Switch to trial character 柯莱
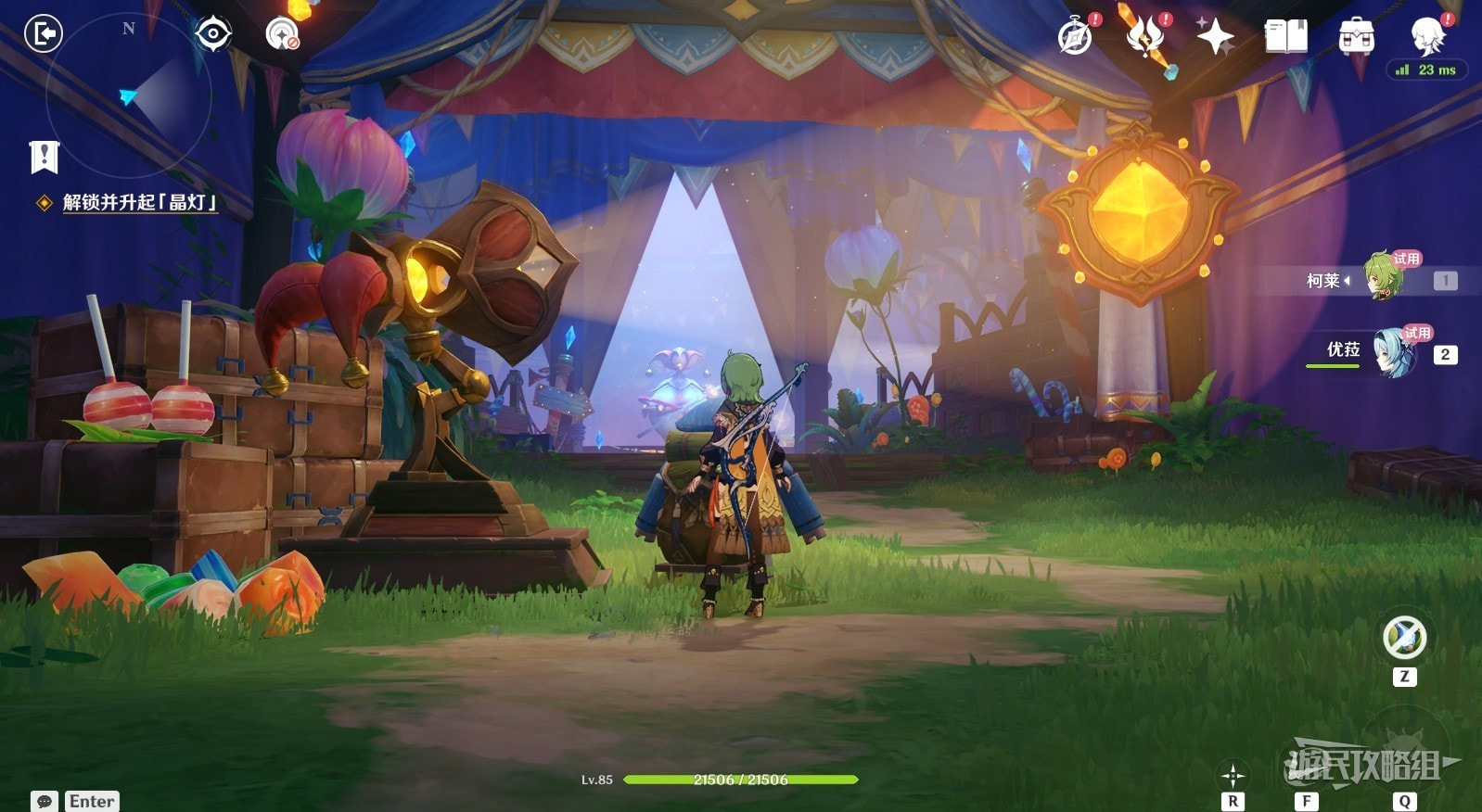 [1383, 278]
